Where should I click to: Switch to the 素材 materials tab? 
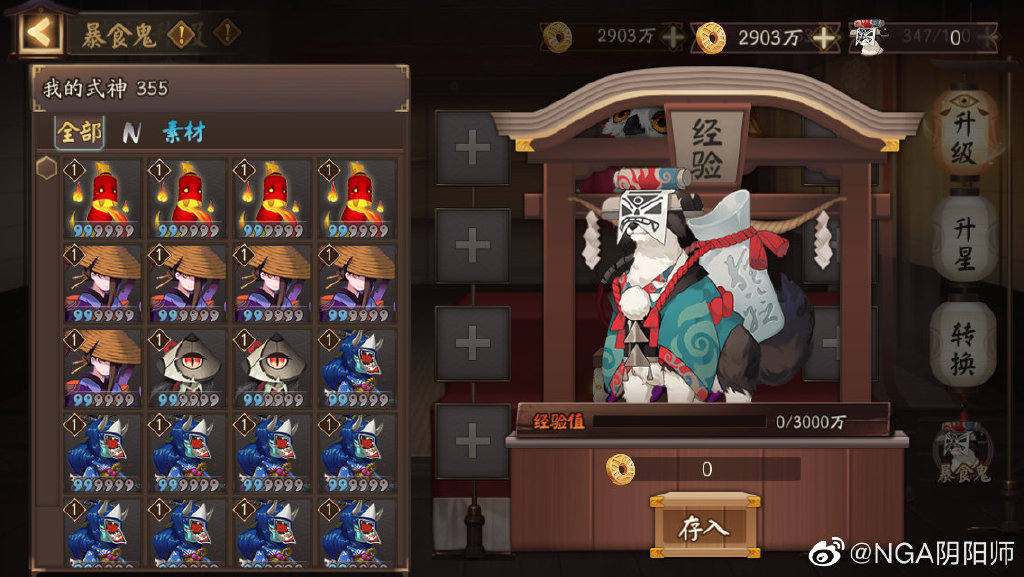(x=184, y=132)
